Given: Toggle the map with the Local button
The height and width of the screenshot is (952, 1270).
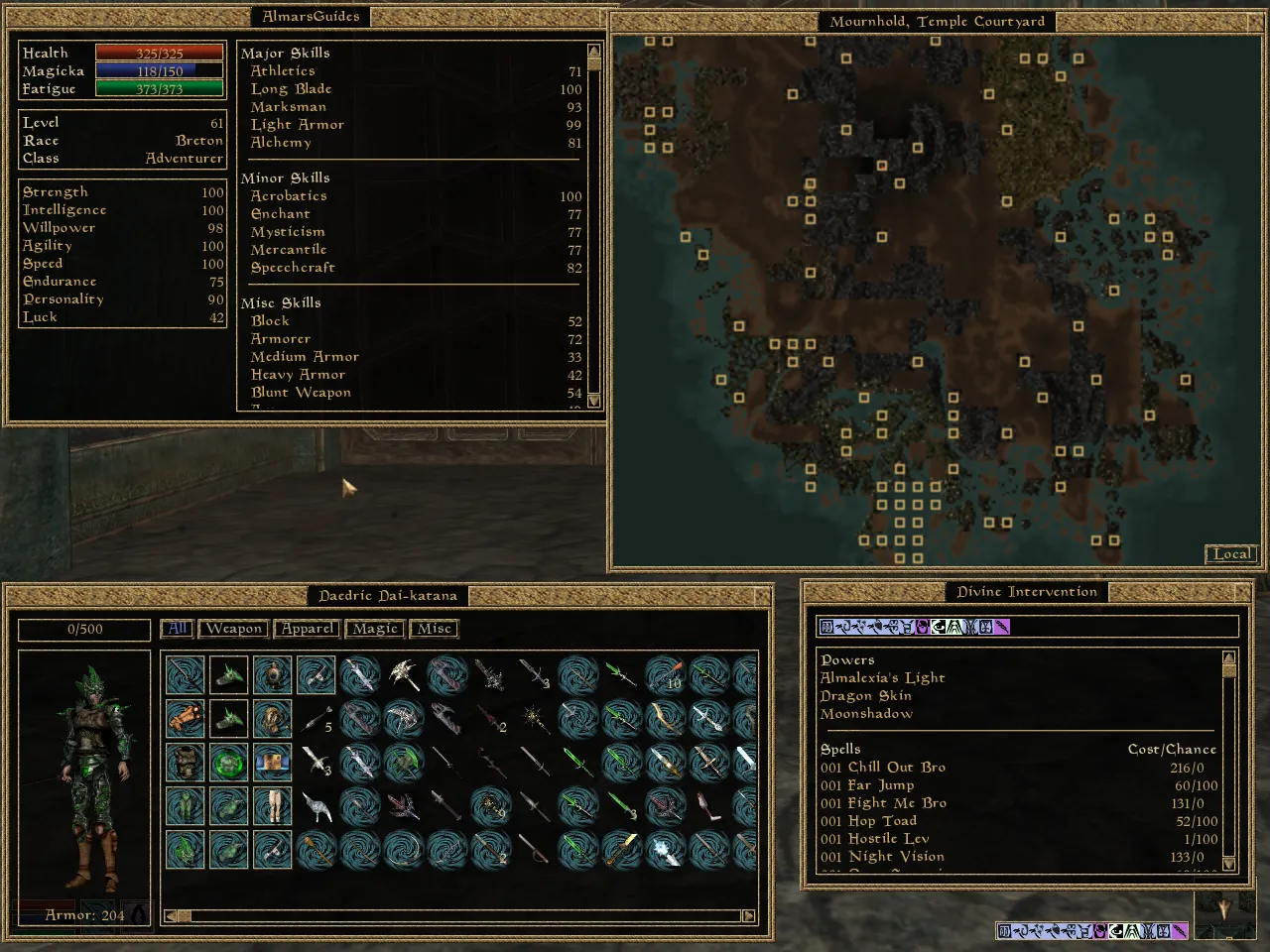Looking at the screenshot, I should click(1231, 554).
